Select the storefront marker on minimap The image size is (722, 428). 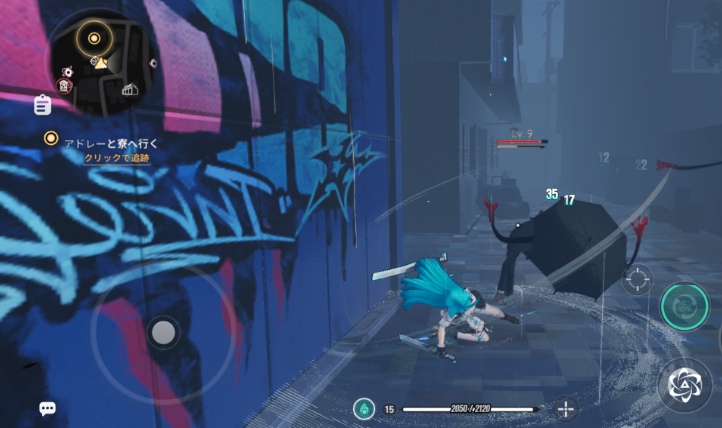point(129,90)
